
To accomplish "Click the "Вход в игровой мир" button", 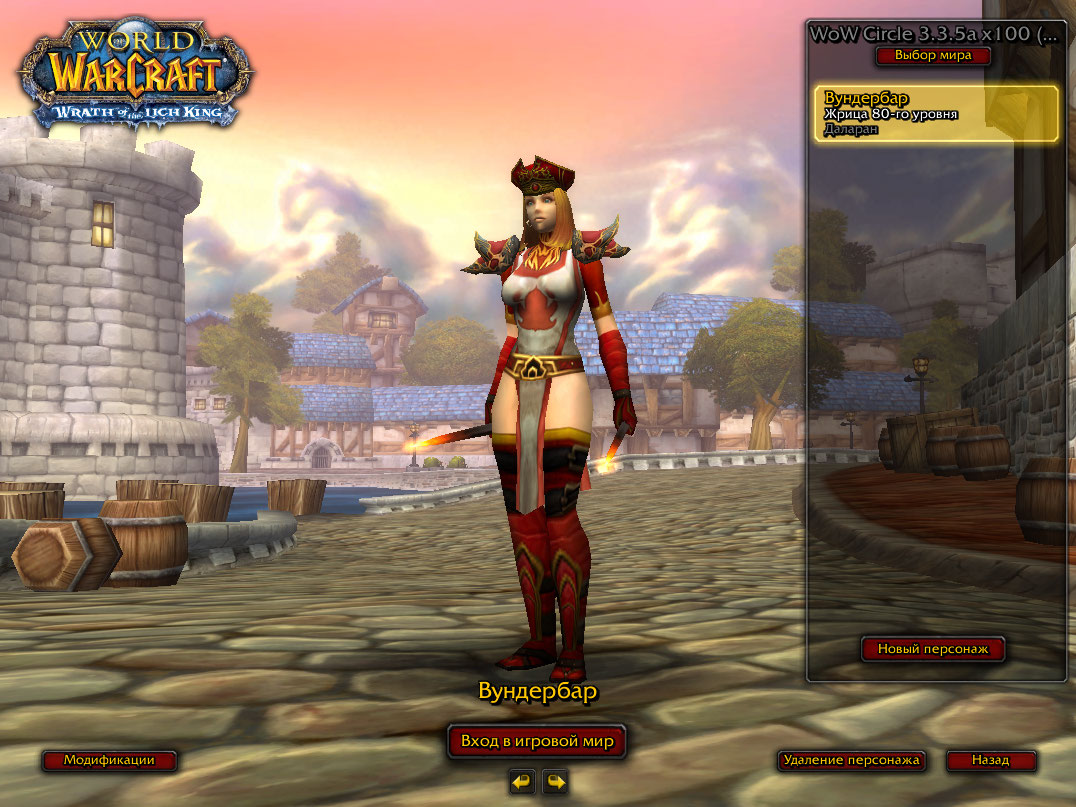I will (x=536, y=741).
